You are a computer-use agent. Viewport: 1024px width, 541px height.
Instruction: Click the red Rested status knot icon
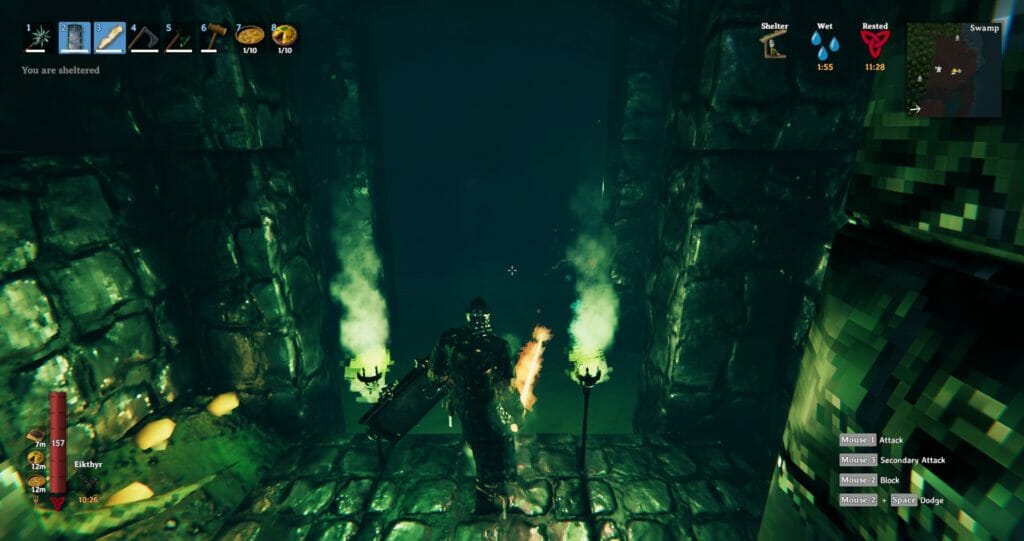point(874,45)
